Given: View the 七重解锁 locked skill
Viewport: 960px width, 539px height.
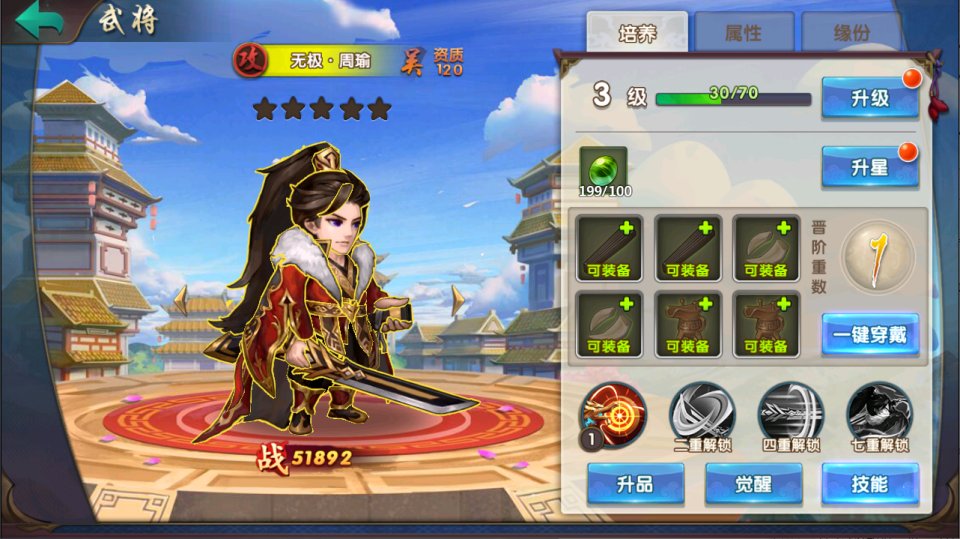Looking at the screenshot, I should coord(879,414).
